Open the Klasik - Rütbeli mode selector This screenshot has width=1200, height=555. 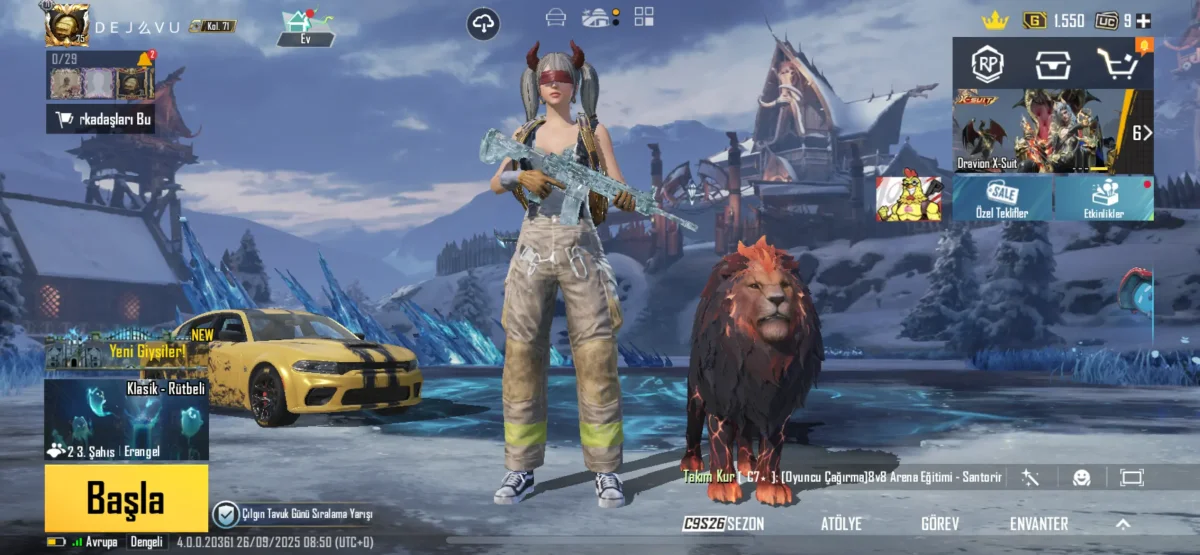126,420
